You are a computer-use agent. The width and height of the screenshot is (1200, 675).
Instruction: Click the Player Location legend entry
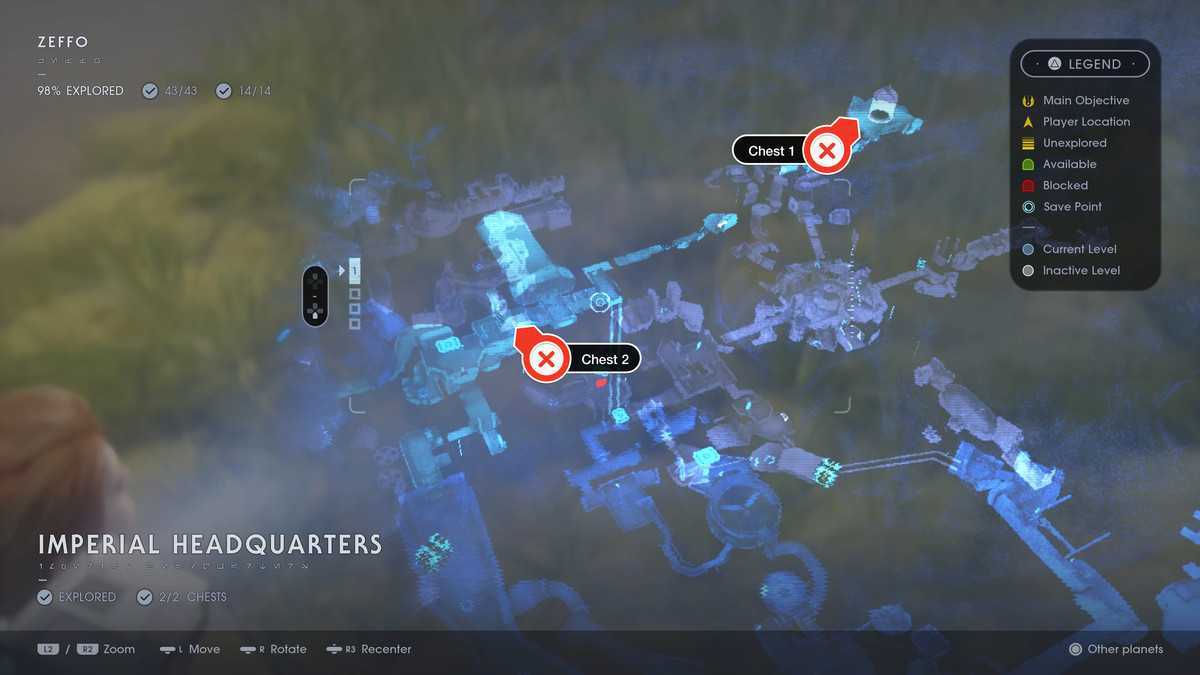tap(1085, 122)
